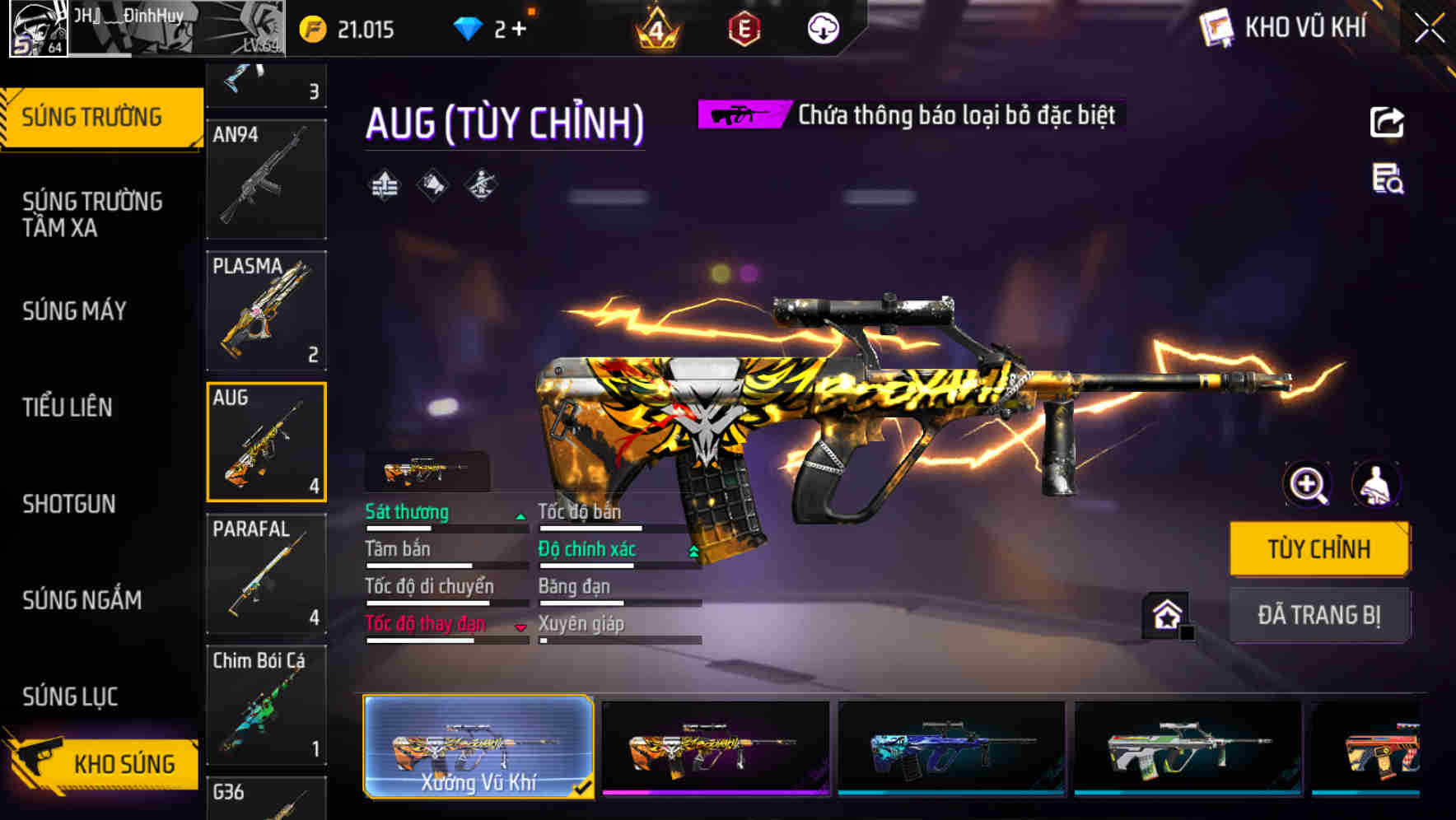The width and height of the screenshot is (1456, 820).
Task: Close the weapon armory screen
Action: click(x=1429, y=29)
